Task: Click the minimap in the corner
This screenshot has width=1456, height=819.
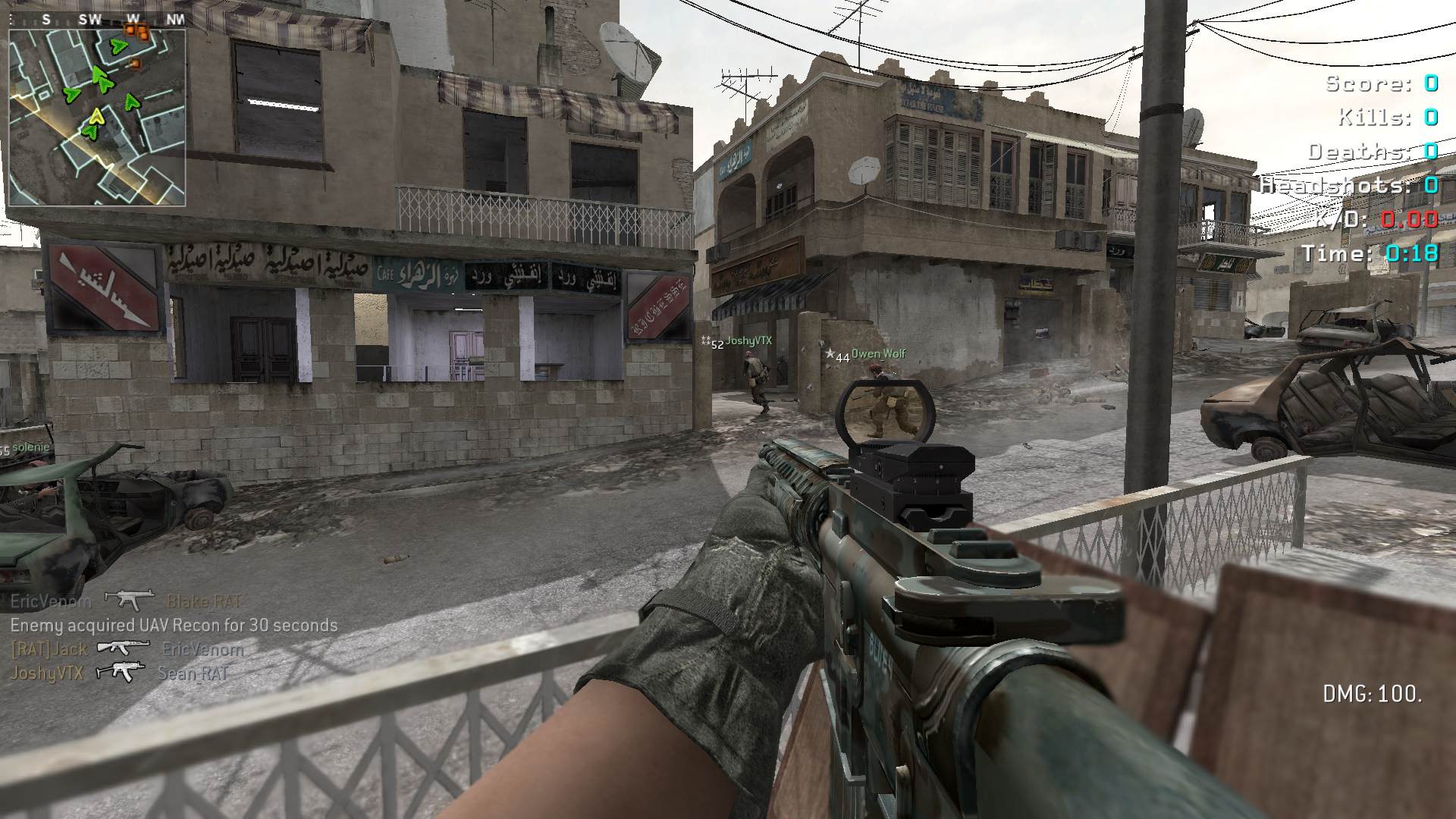Action: click(x=97, y=116)
